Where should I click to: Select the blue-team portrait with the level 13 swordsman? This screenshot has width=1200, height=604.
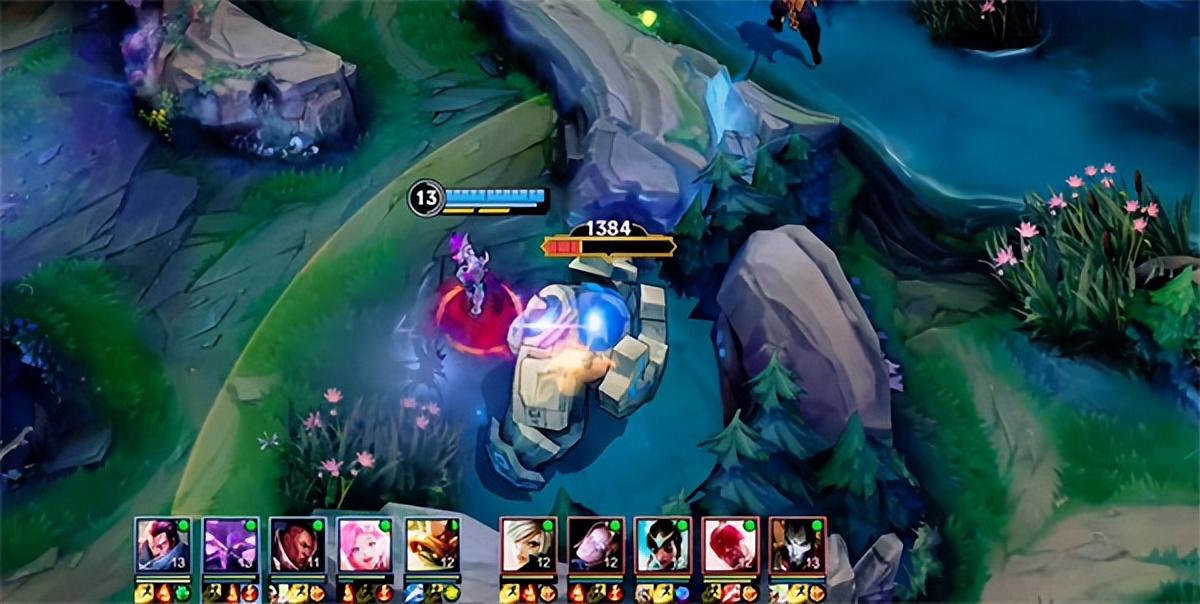pyautogui.click(x=163, y=545)
